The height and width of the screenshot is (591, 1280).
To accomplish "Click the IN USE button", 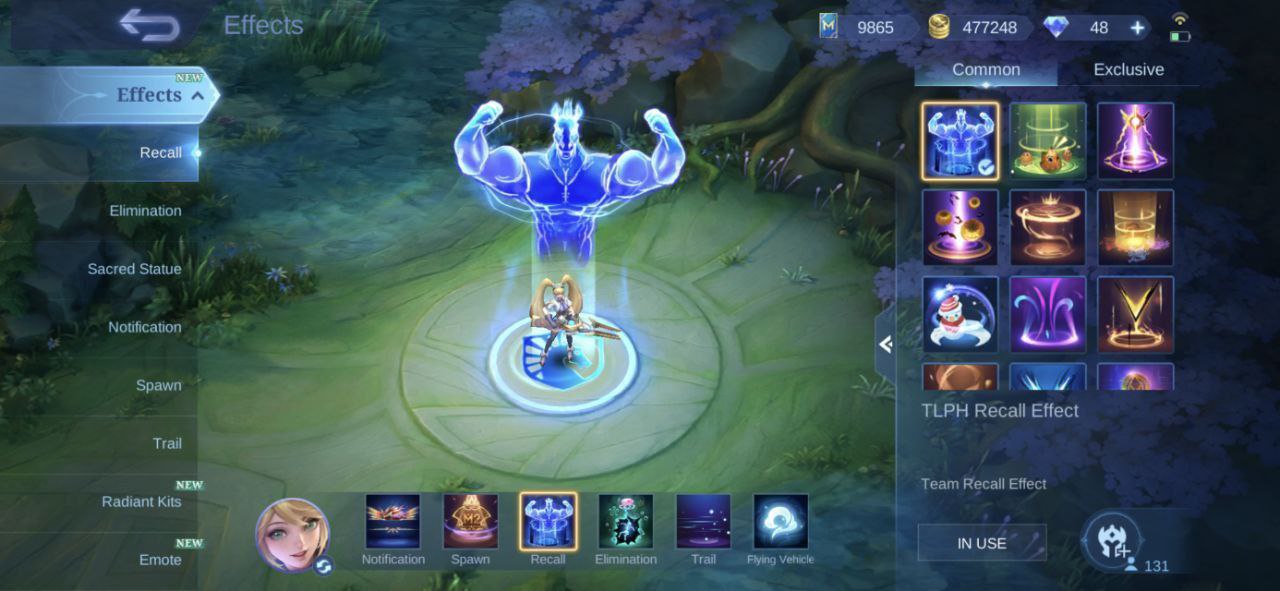I will (982, 543).
